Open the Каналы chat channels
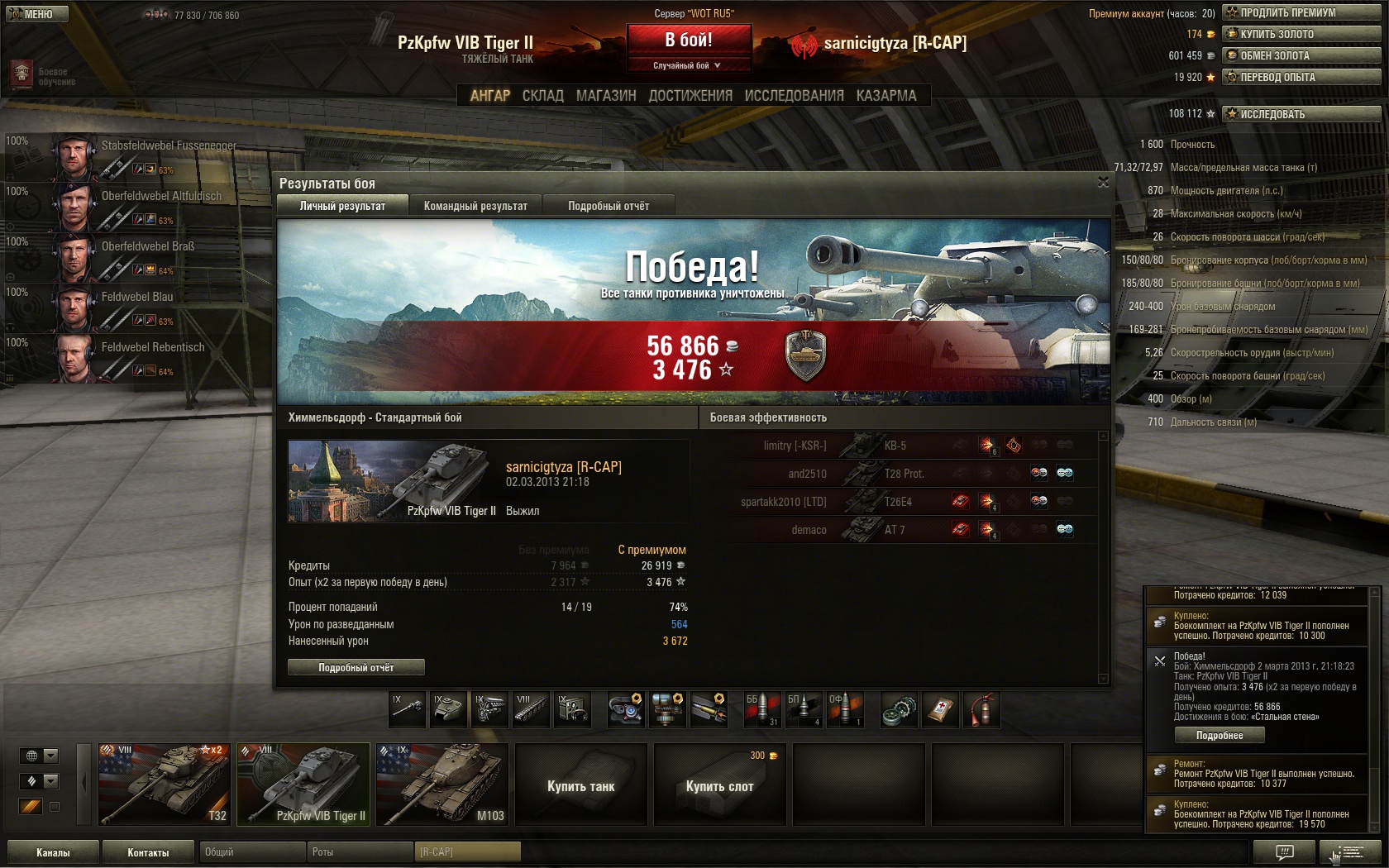Screen dimensions: 1389x868 [53, 852]
